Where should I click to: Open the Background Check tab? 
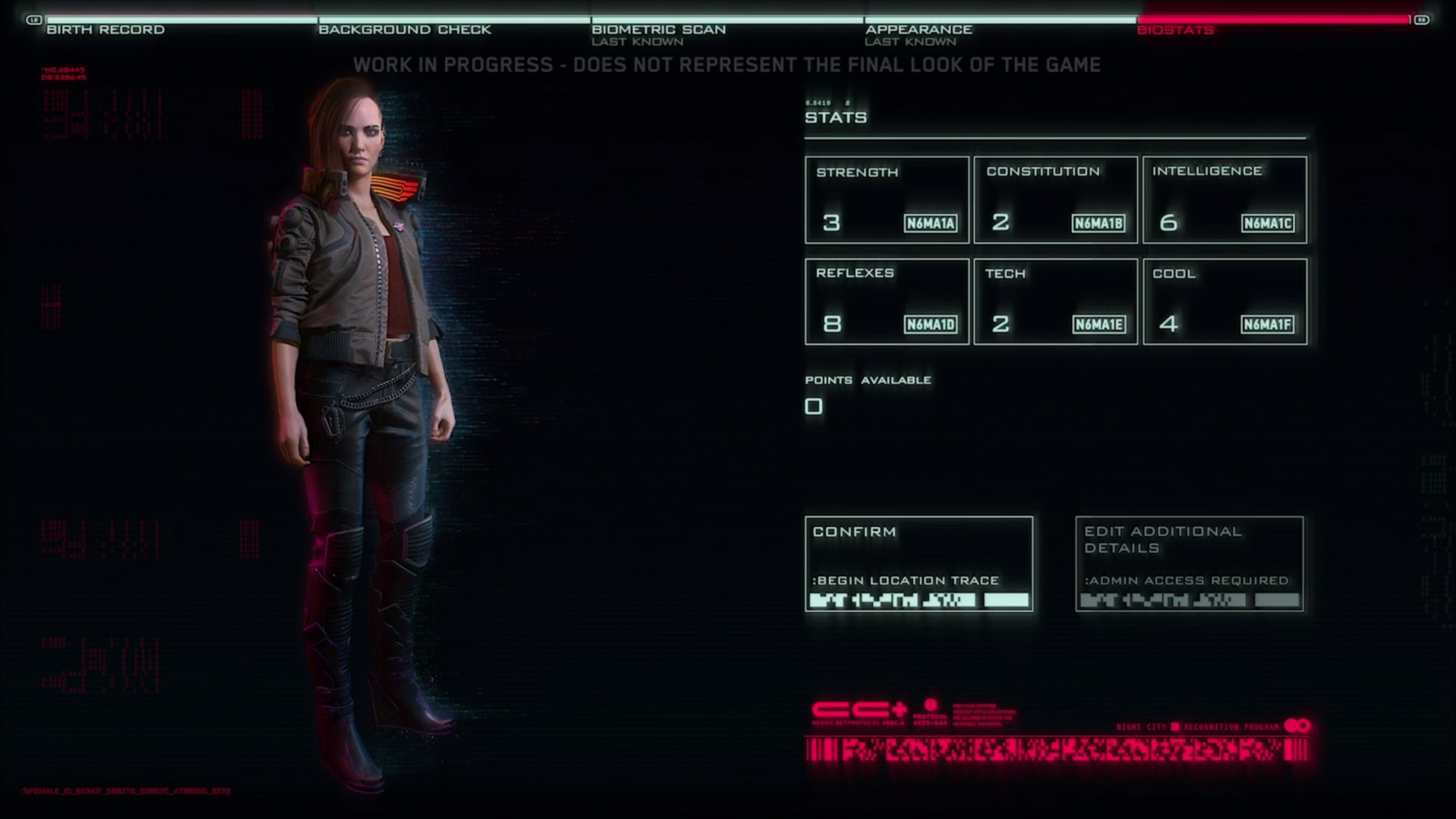tap(405, 29)
